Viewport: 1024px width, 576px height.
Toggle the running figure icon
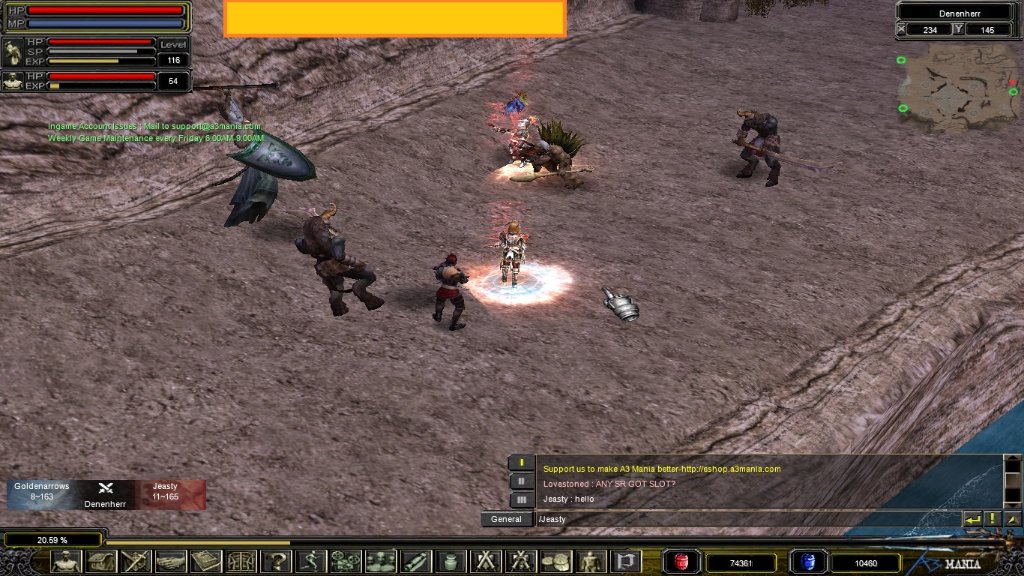[x=311, y=561]
